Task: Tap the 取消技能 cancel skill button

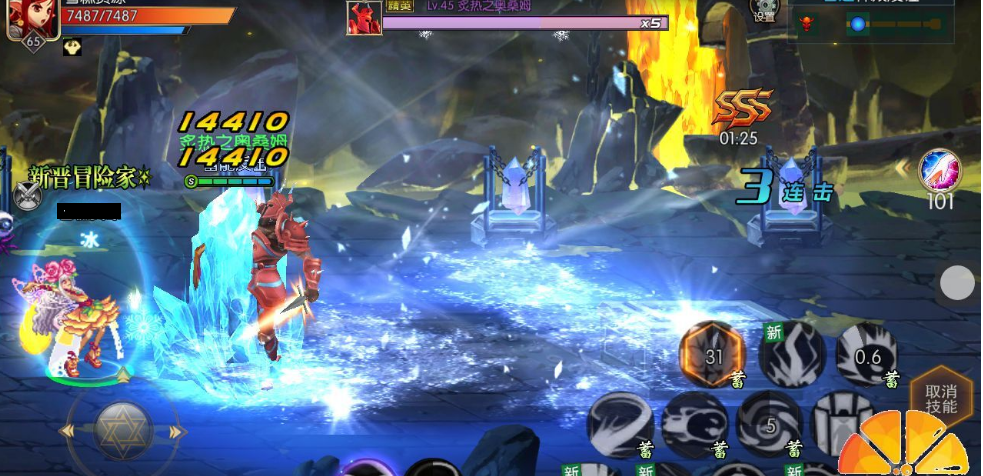Action: 941,400
